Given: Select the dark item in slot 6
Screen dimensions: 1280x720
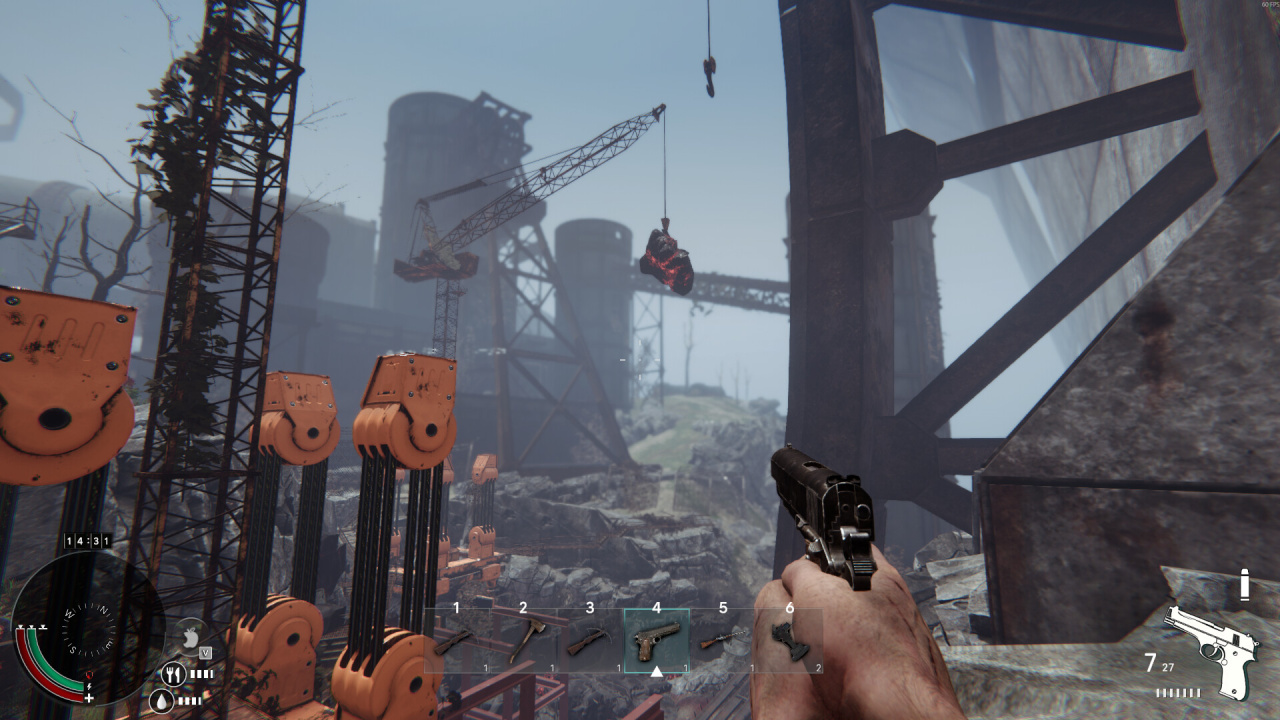Looking at the screenshot, I should 790,640.
